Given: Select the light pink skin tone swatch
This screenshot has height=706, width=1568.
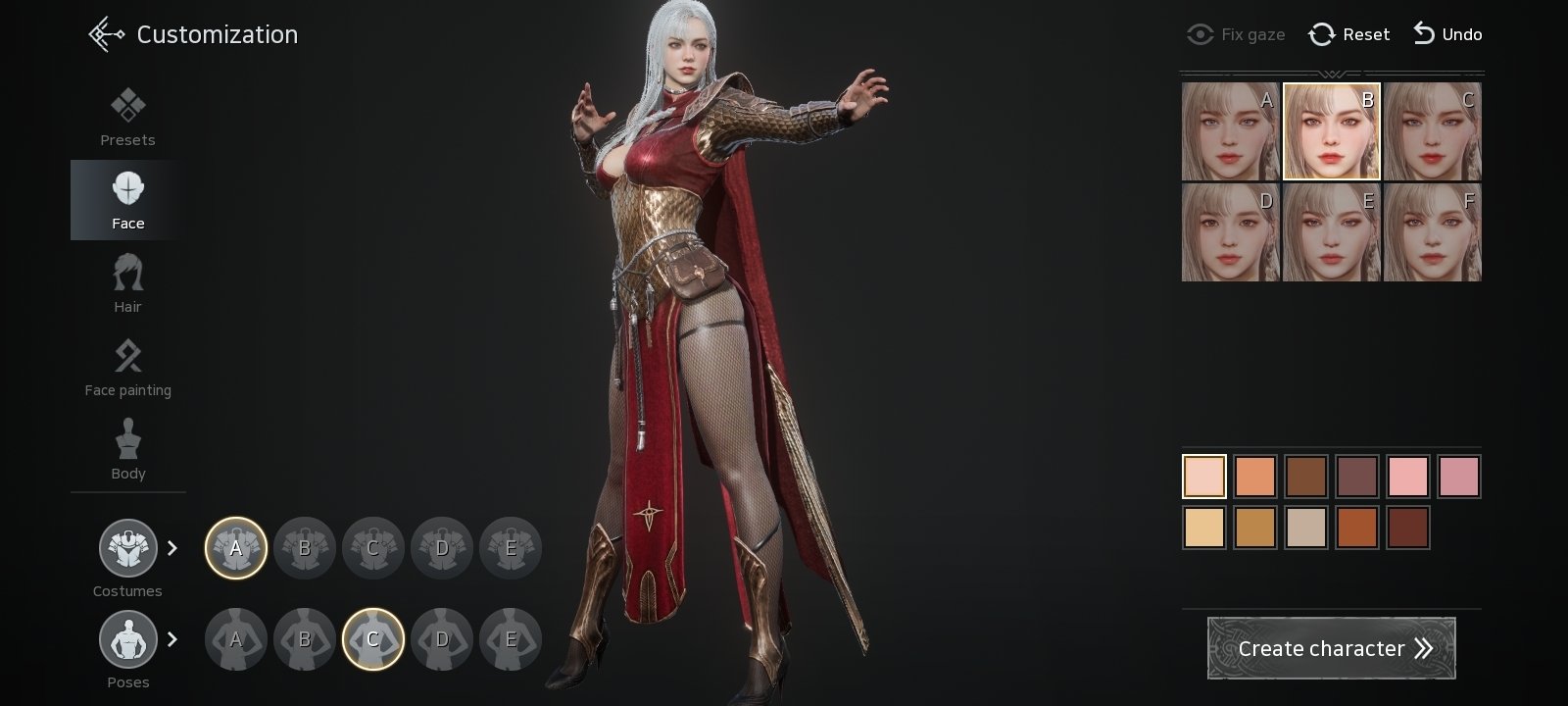Looking at the screenshot, I should pyautogui.click(x=1408, y=477).
